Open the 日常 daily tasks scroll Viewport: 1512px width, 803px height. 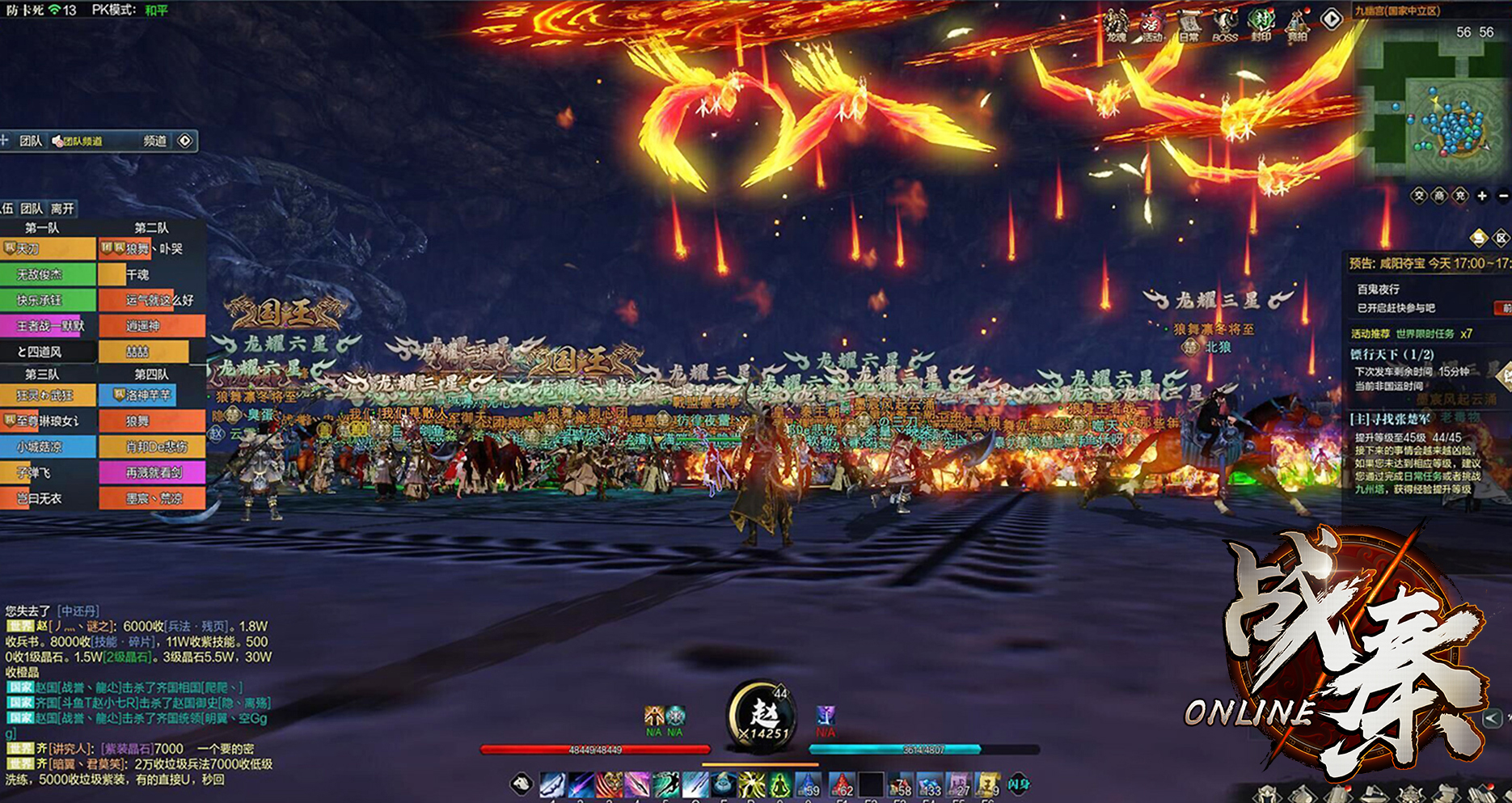click(x=1189, y=24)
